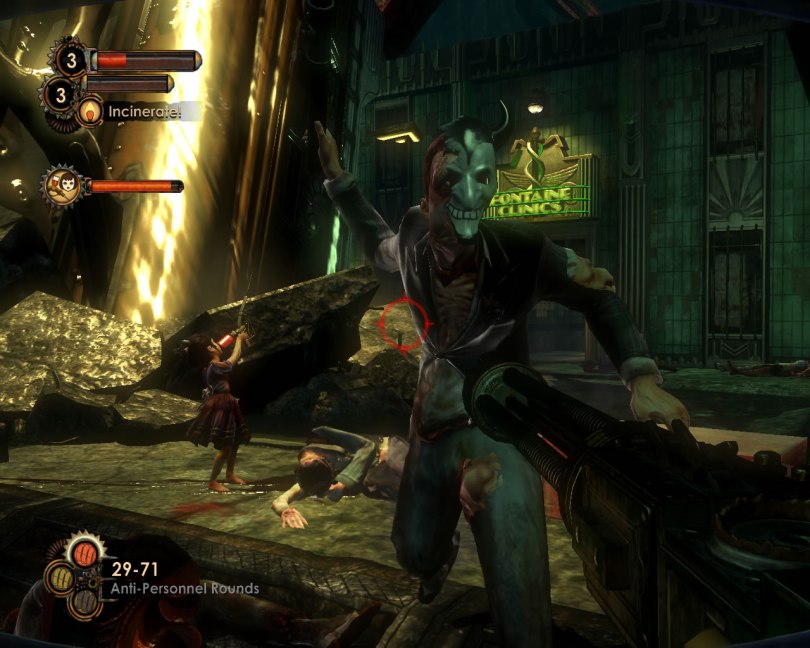The image size is (810, 648).
Task: Click the first aid kit counter gear
Action: tap(71, 61)
